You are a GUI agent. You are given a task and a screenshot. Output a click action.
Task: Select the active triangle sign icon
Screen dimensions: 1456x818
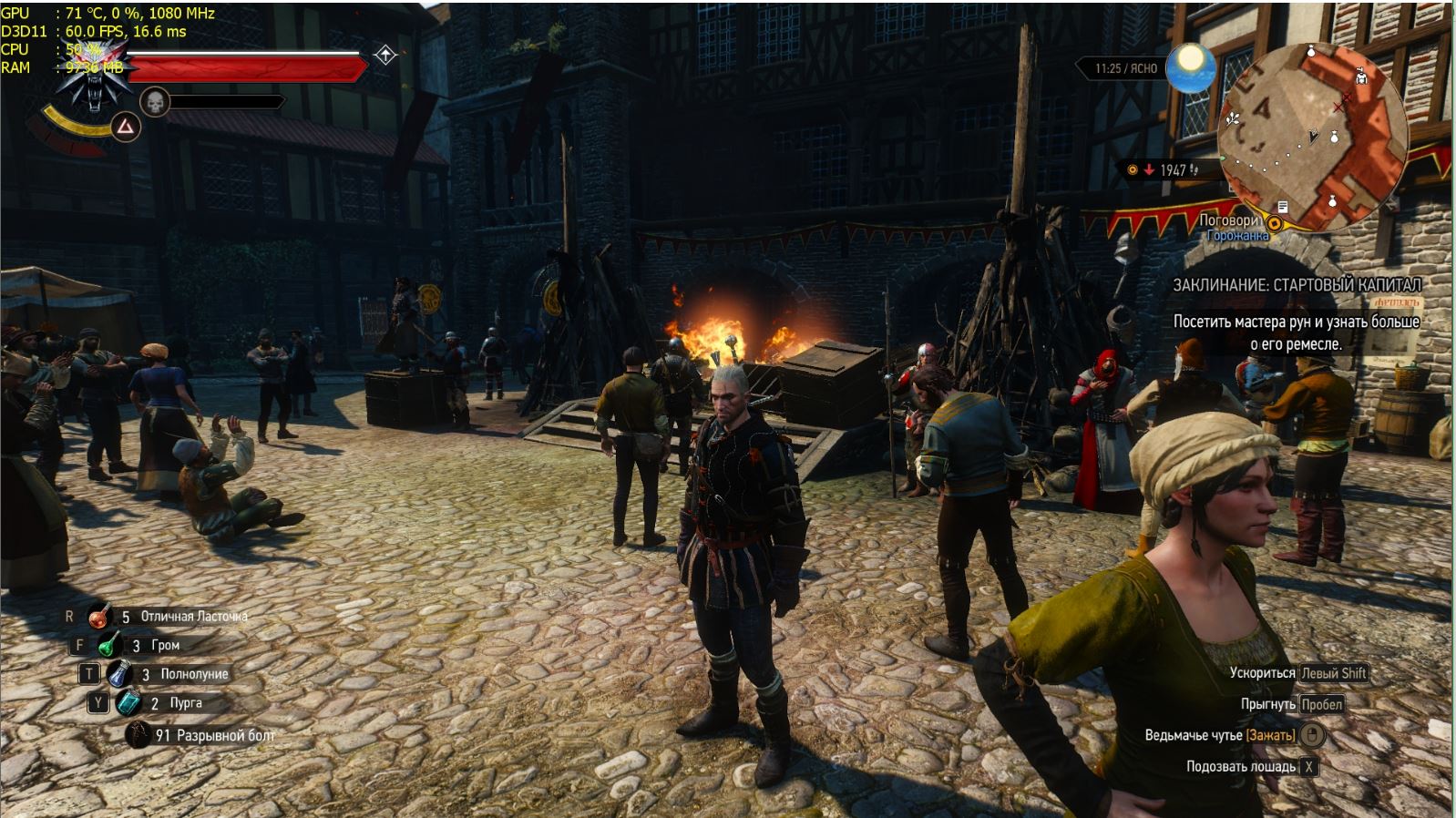tap(126, 128)
